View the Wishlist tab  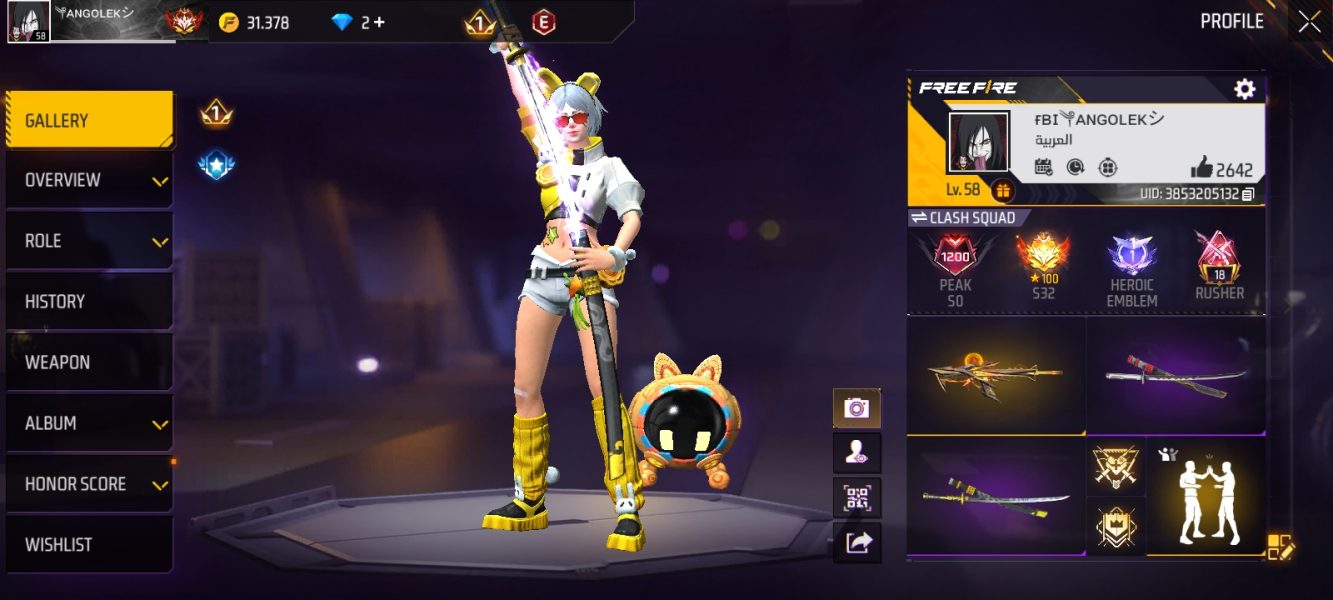pyautogui.click(x=89, y=544)
